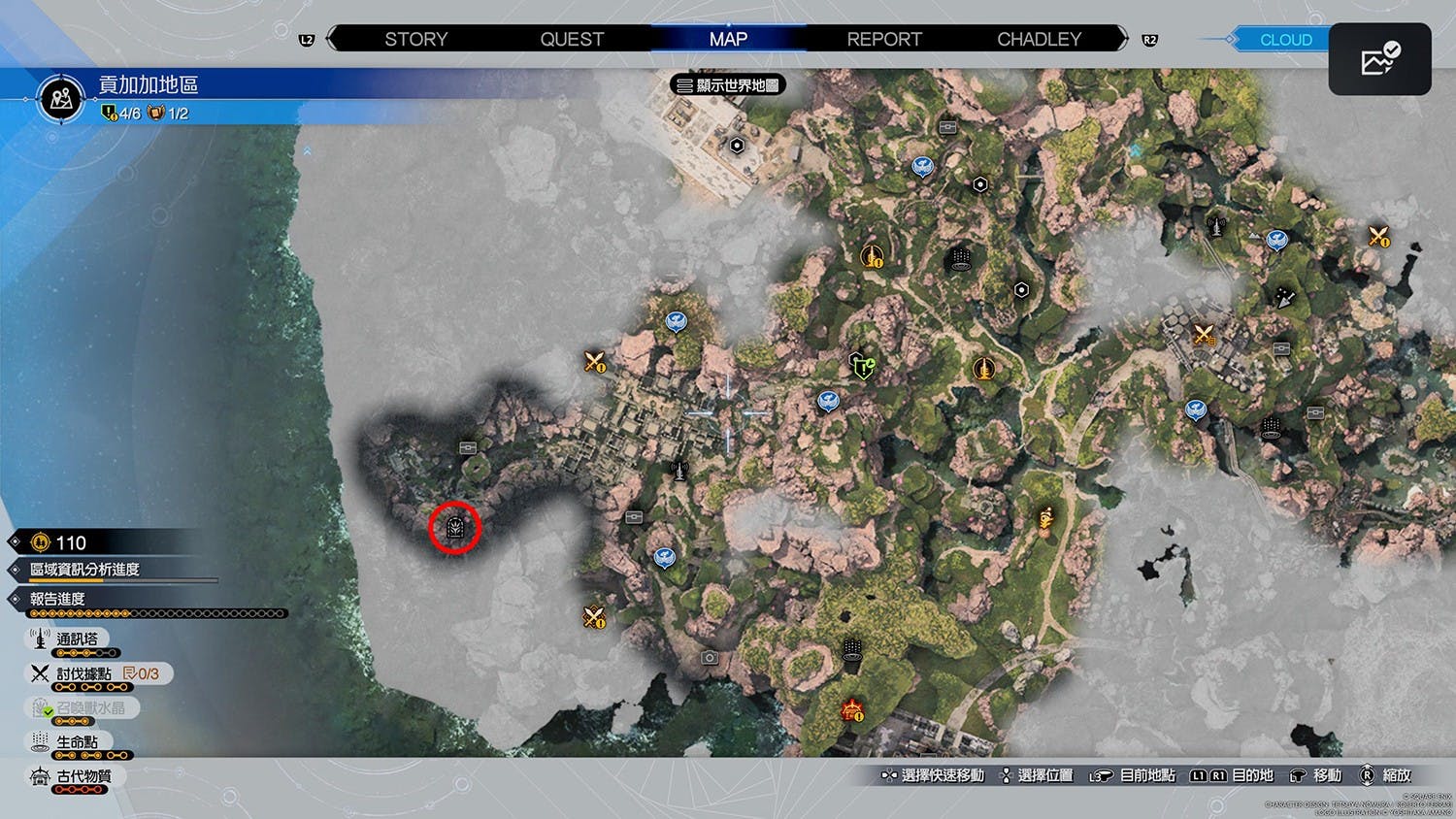Open the CHADLEY tab

pyautogui.click(x=1039, y=39)
